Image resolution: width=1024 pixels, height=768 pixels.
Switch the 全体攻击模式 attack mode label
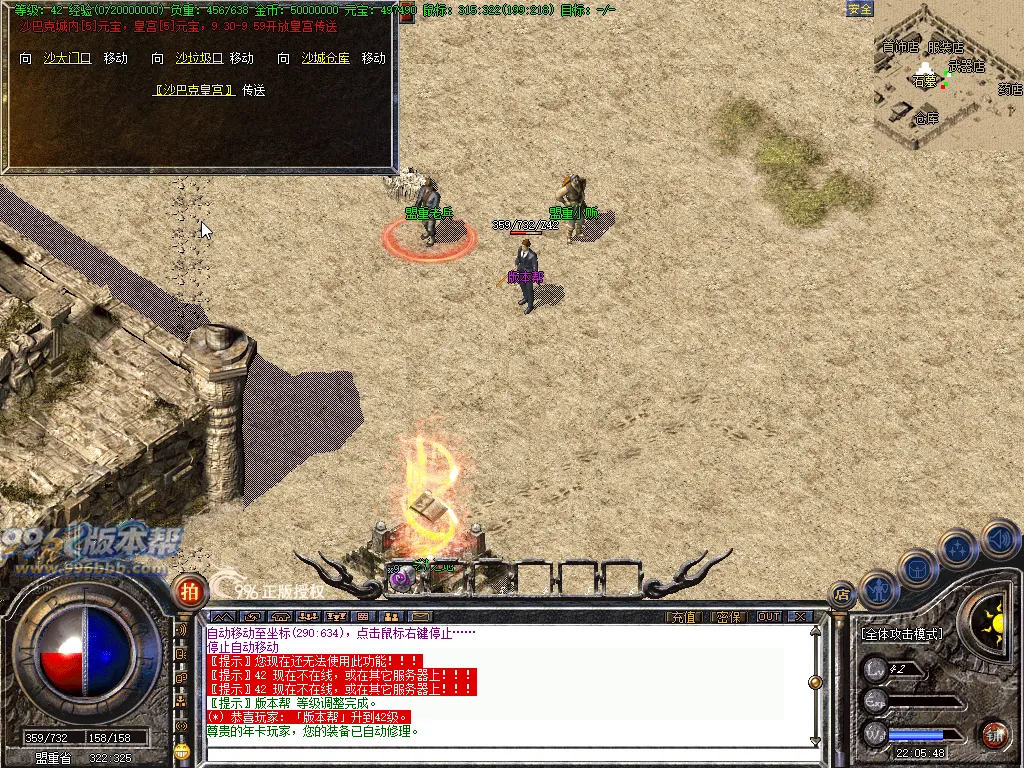coord(902,634)
